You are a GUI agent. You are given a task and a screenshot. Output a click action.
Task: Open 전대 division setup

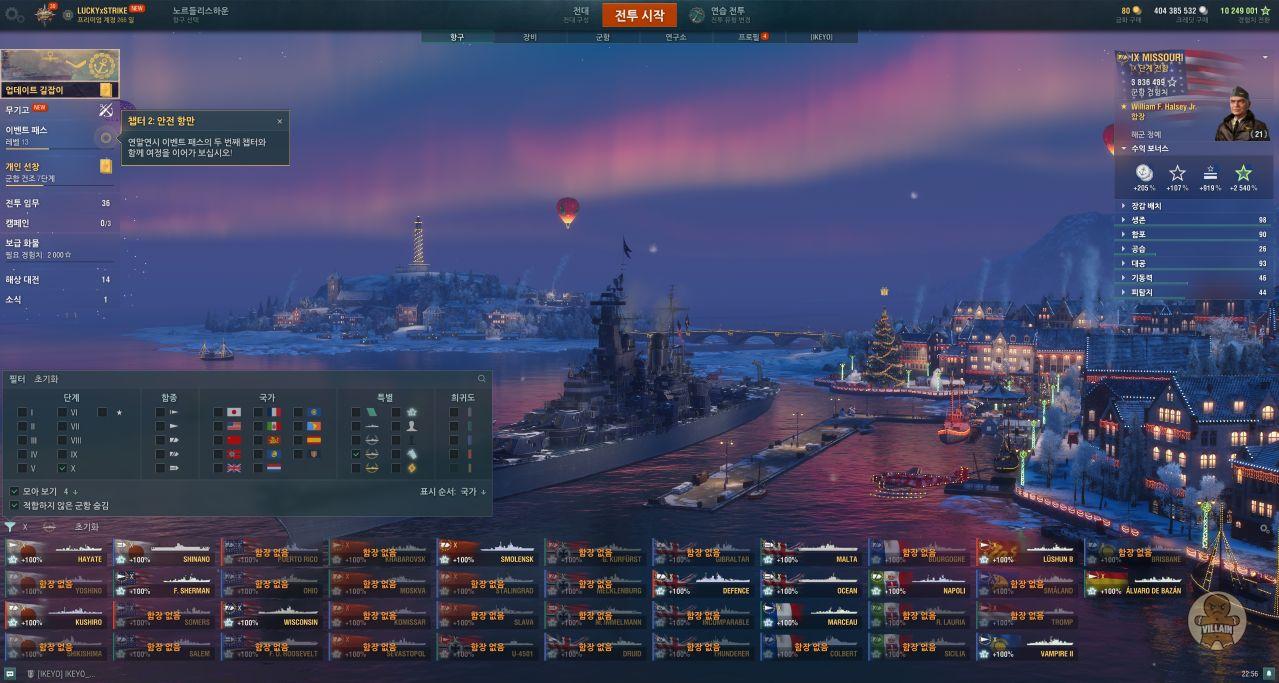(581, 14)
